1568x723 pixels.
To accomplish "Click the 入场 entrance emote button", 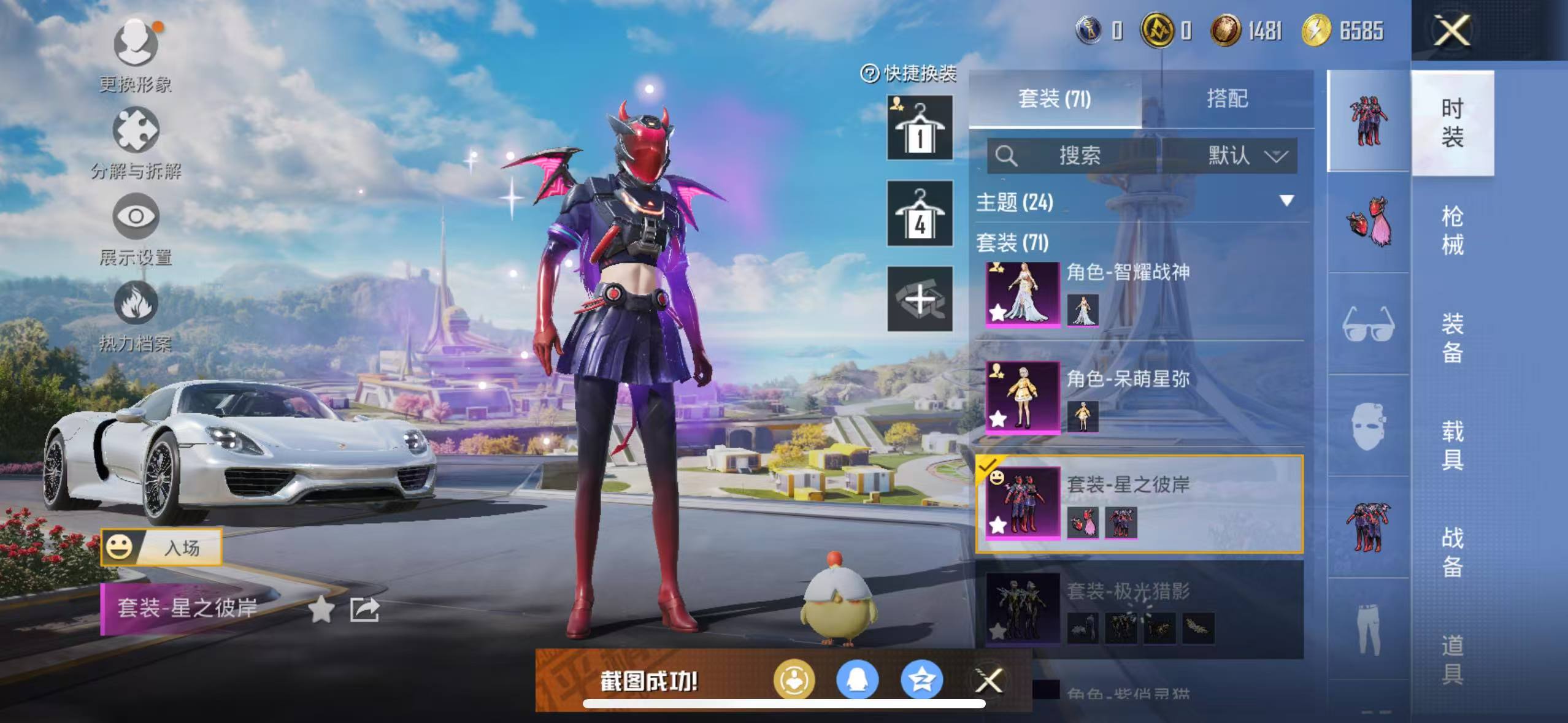I will (x=161, y=547).
